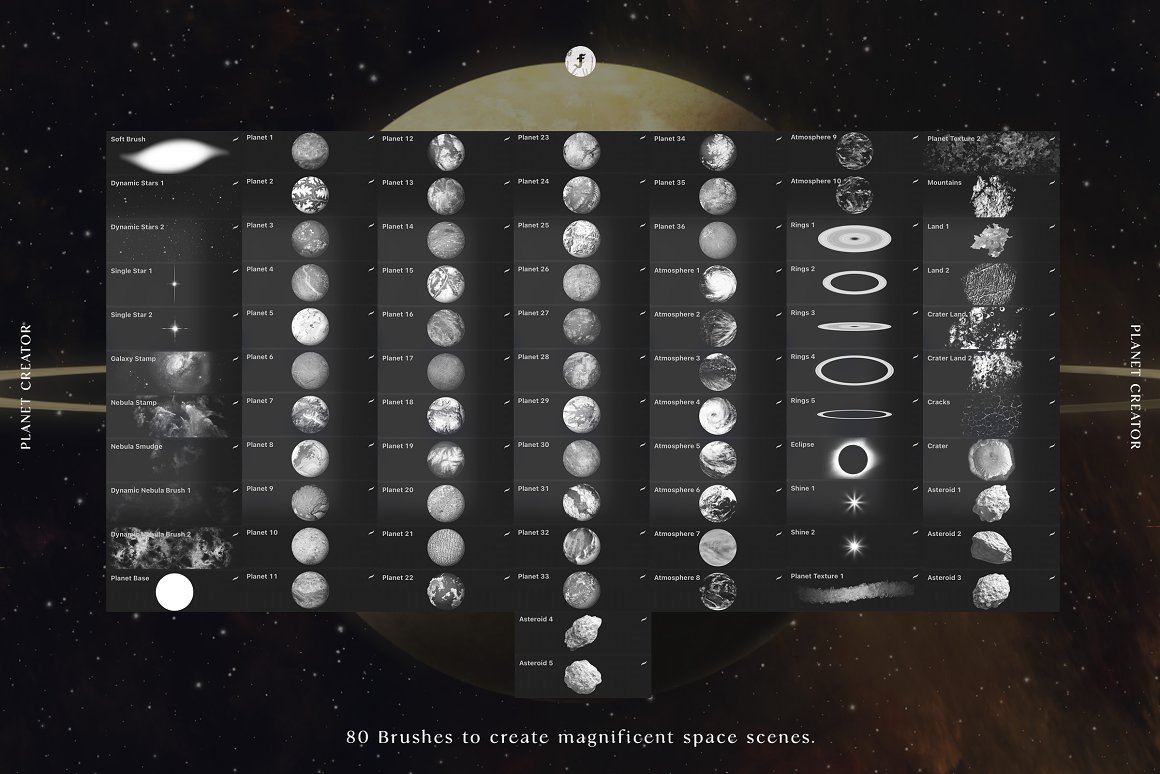Image resolution: width=1160 pixels, height=774 pixels.
Task: Select the Soft Brush entry
Action: coord(173,153)
